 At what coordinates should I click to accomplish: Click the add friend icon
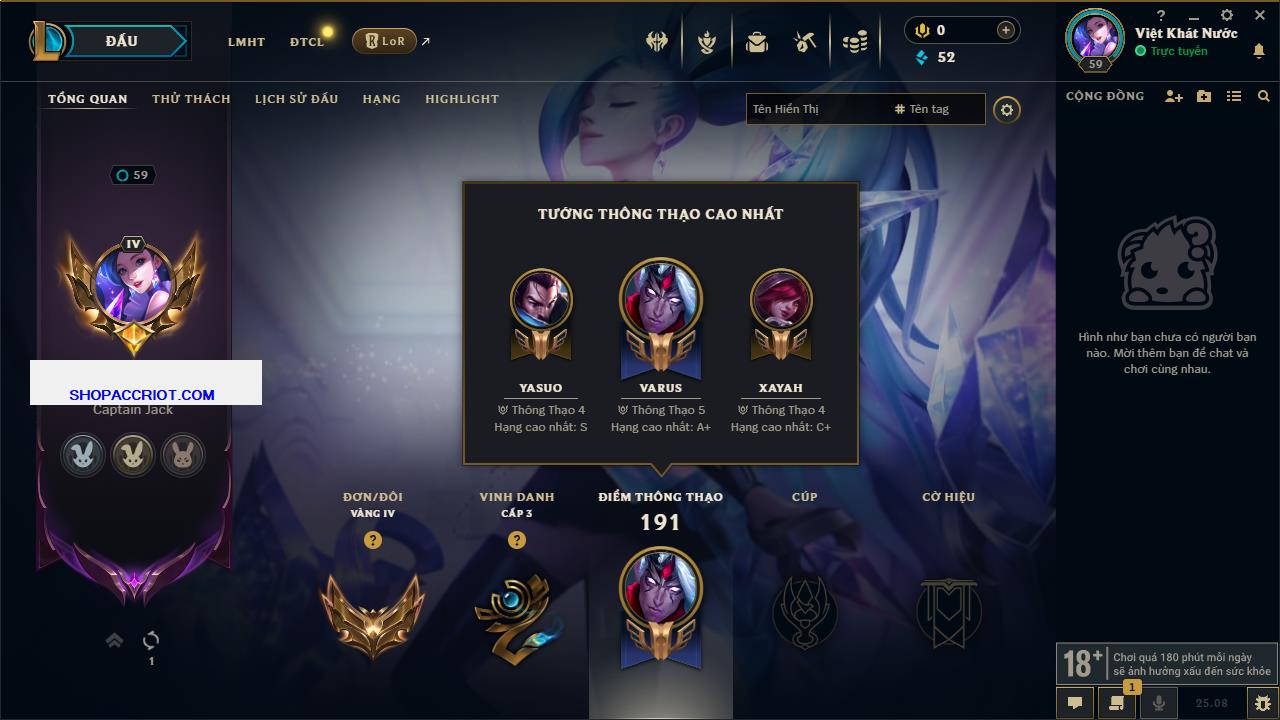[1174, 96]
